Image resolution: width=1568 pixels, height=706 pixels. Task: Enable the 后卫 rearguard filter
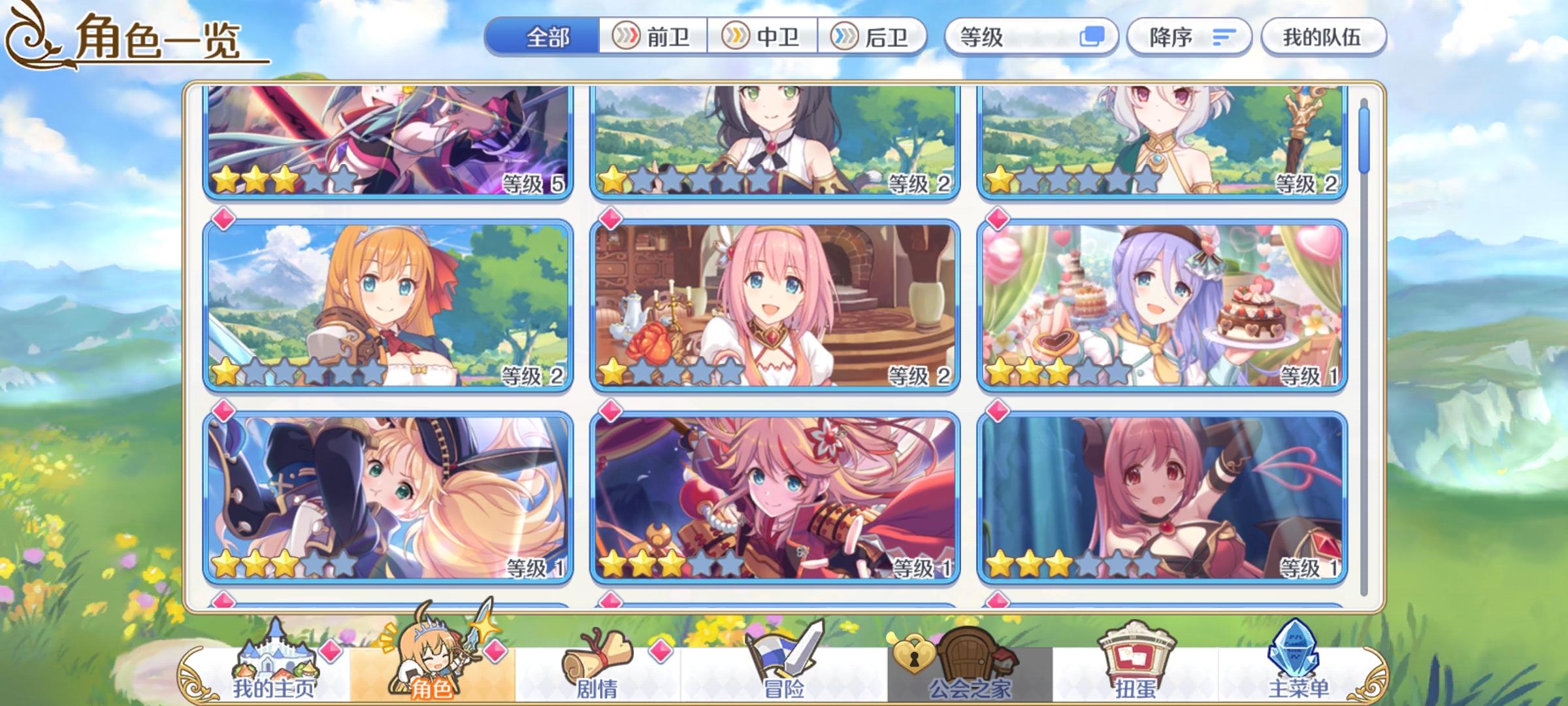871,37
